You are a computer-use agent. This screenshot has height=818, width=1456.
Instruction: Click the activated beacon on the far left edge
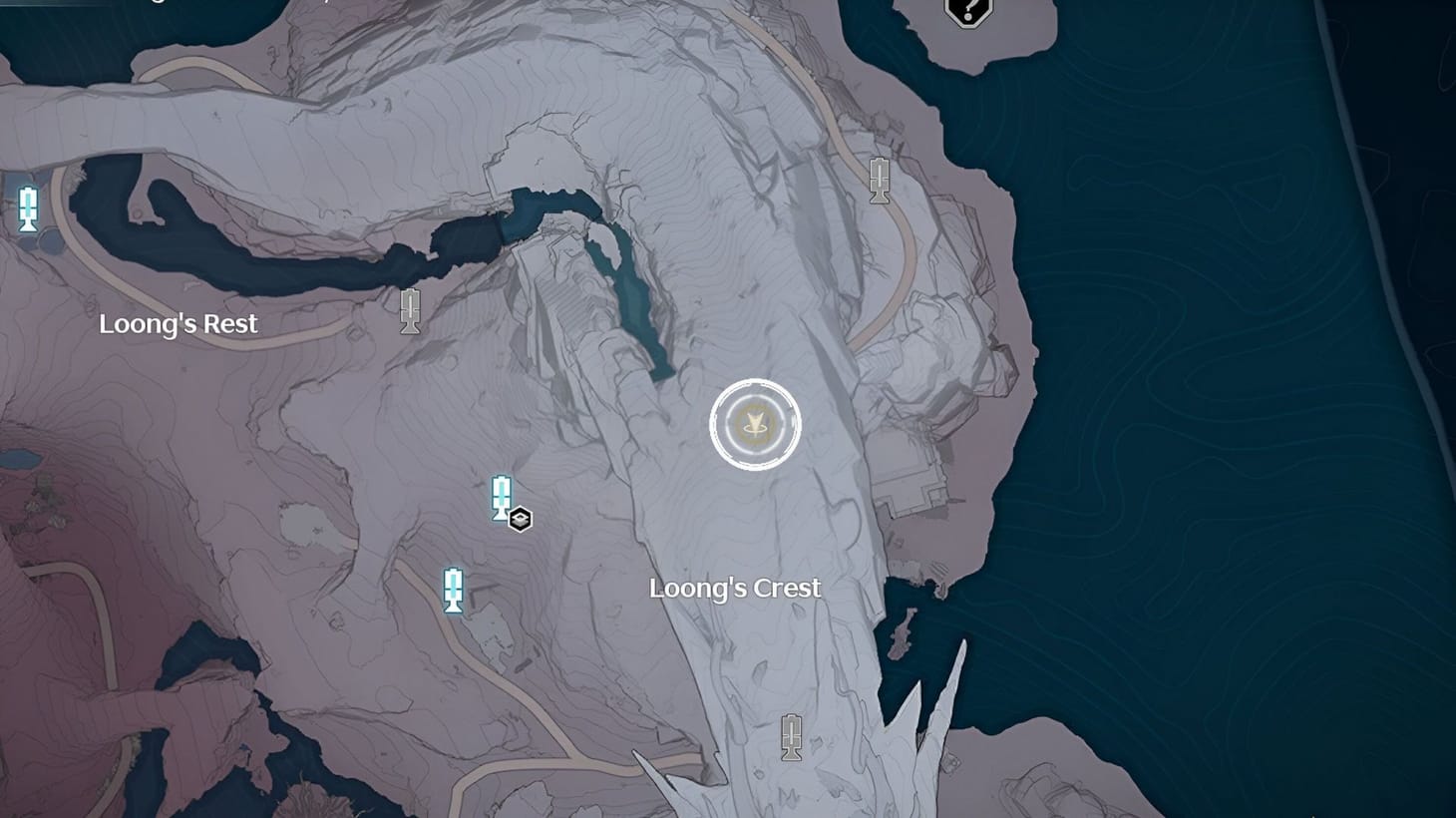point(27,209)
